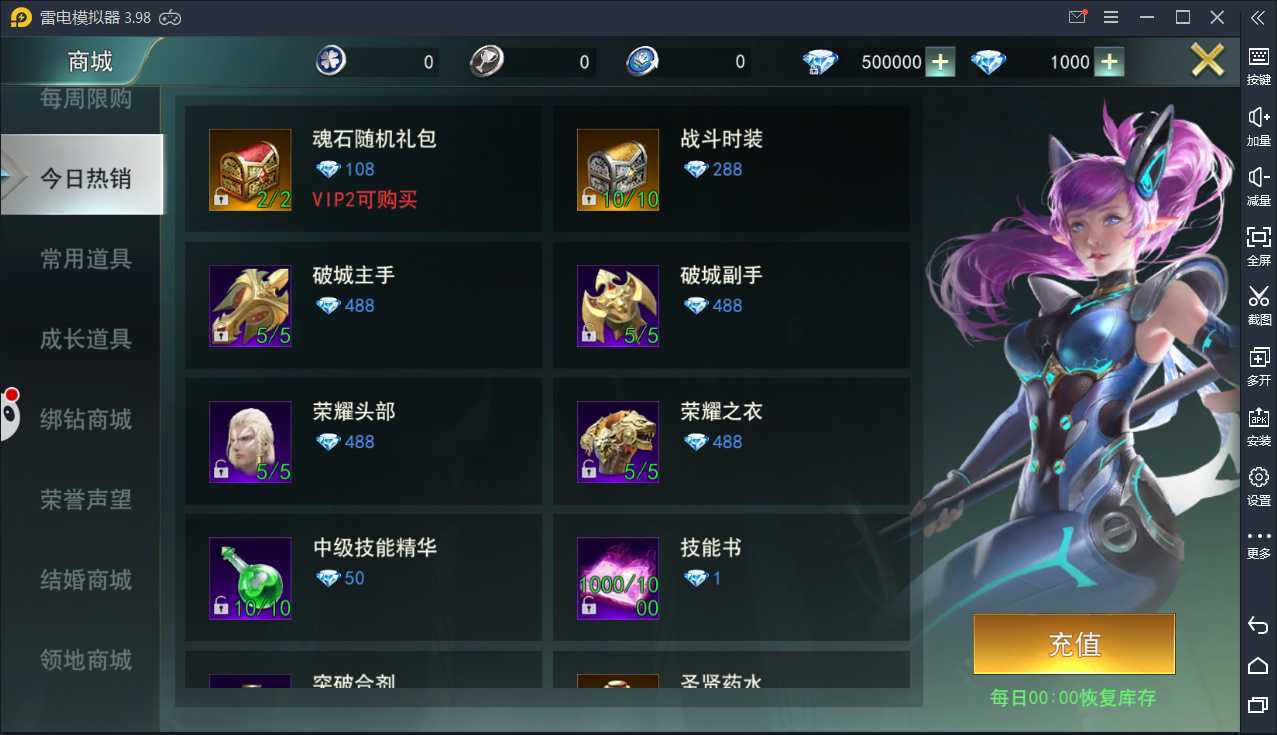1277x735 pixels.
Task: Open the 荣耀之衣 listing
Action: point(731,441)
